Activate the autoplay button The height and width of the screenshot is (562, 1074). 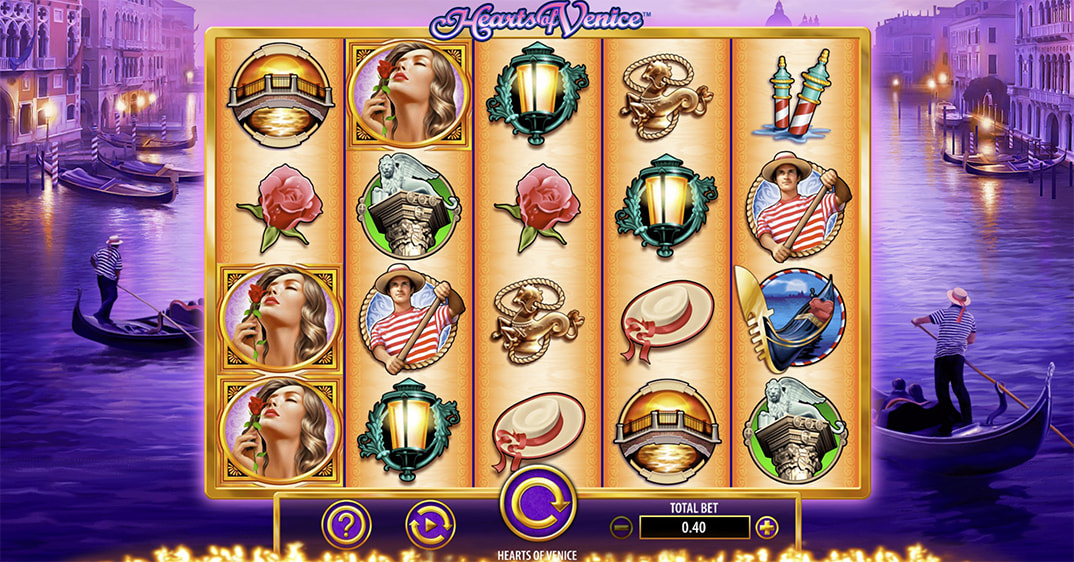pyautogui.click(x=430, y=525)
